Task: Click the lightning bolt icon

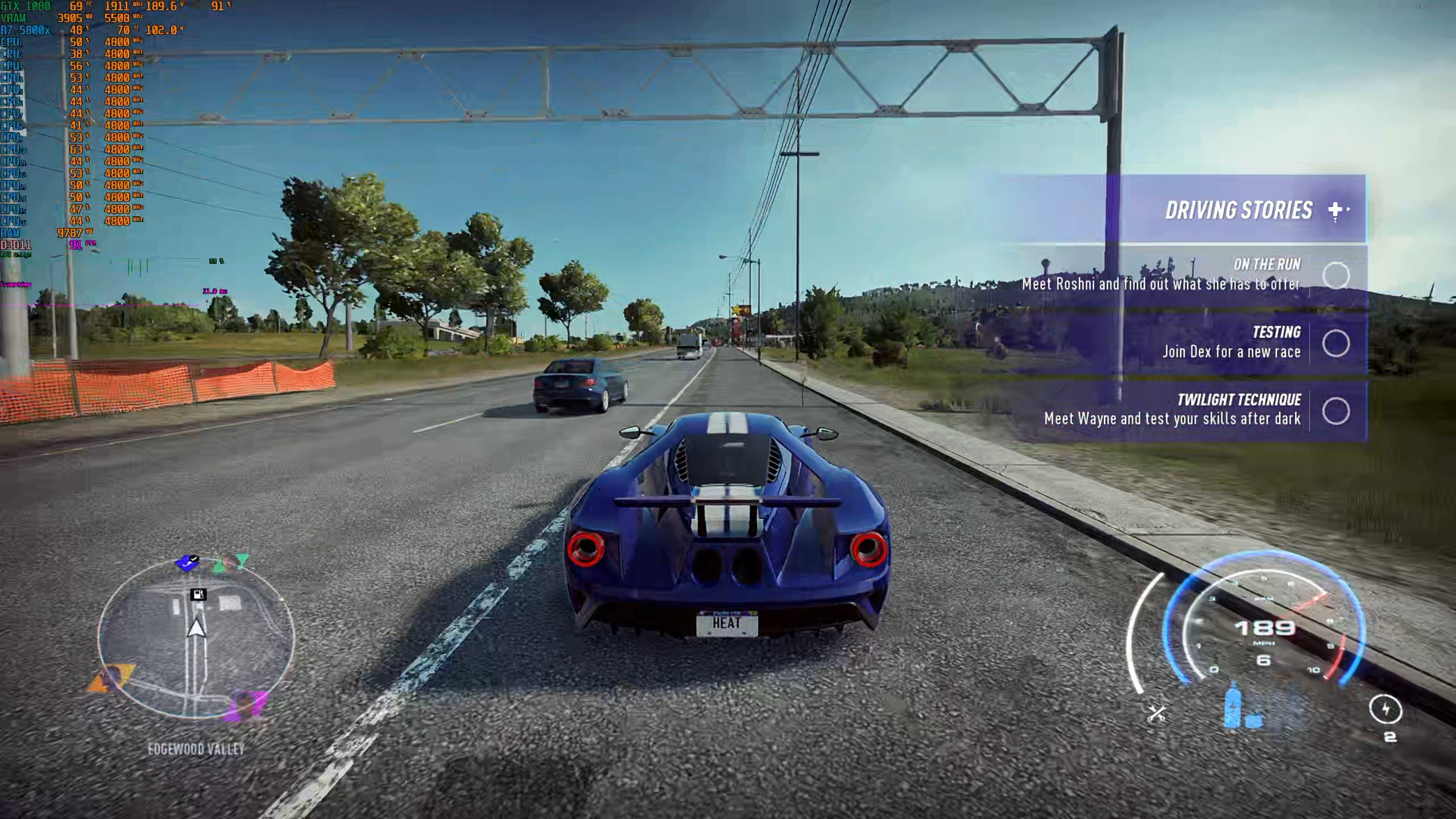Action: coord(1385,709)
